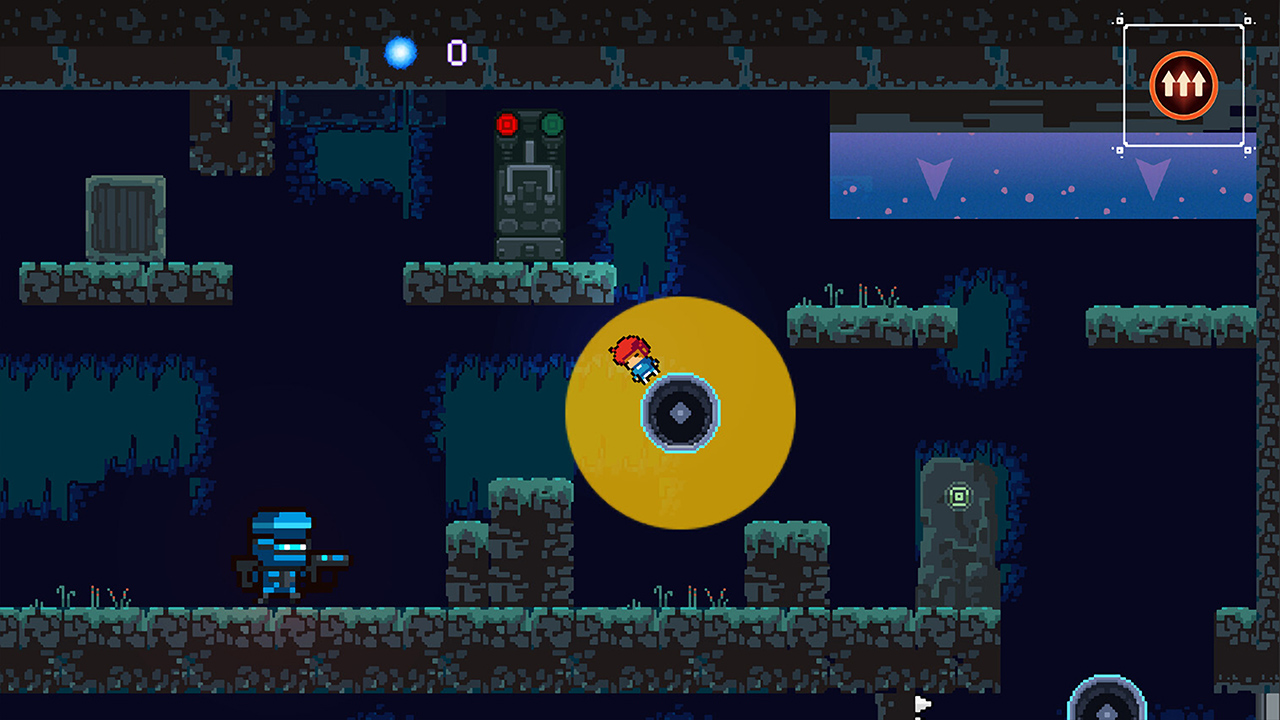Select the triple-arrow boost power-up icon

coord(1183,85)
